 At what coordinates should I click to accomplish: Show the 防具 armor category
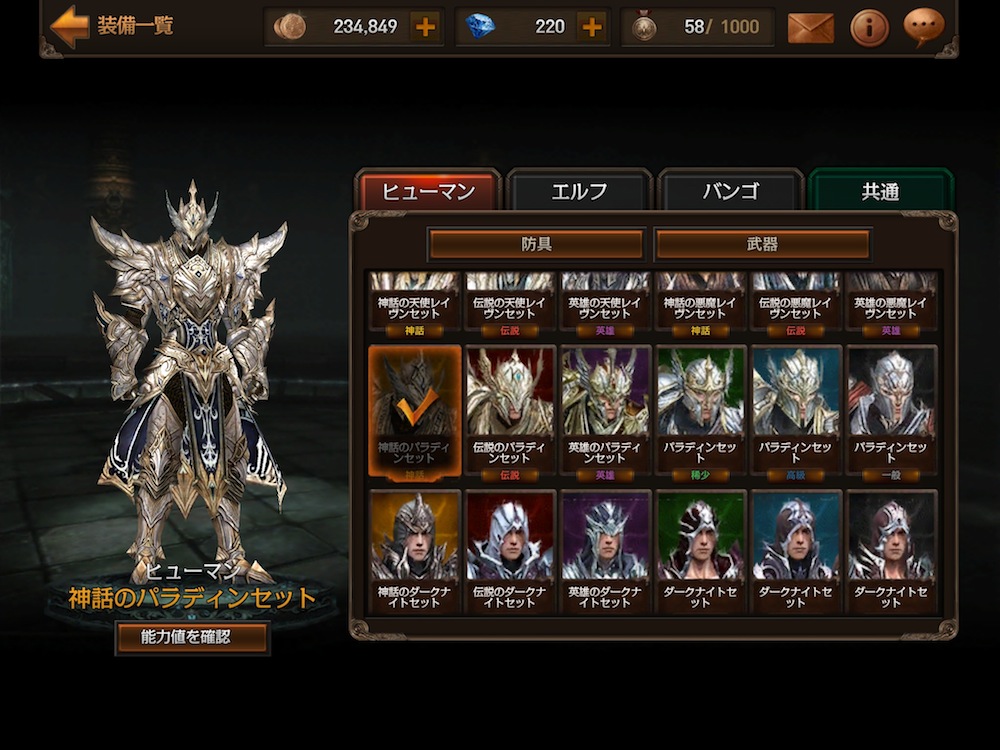pyautogui.click(x=536, y=244)
